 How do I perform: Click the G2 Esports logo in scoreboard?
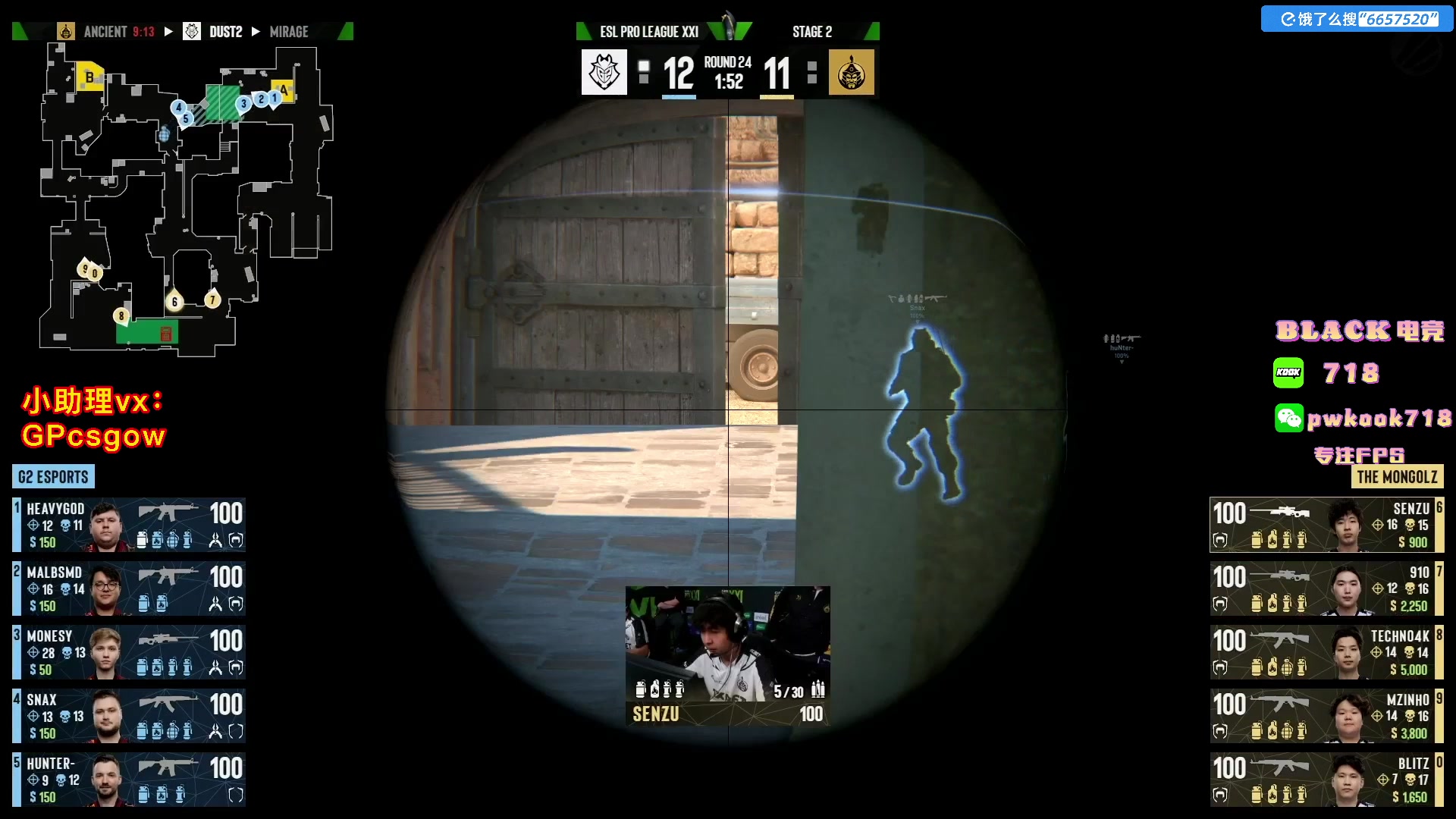point(604,73)
